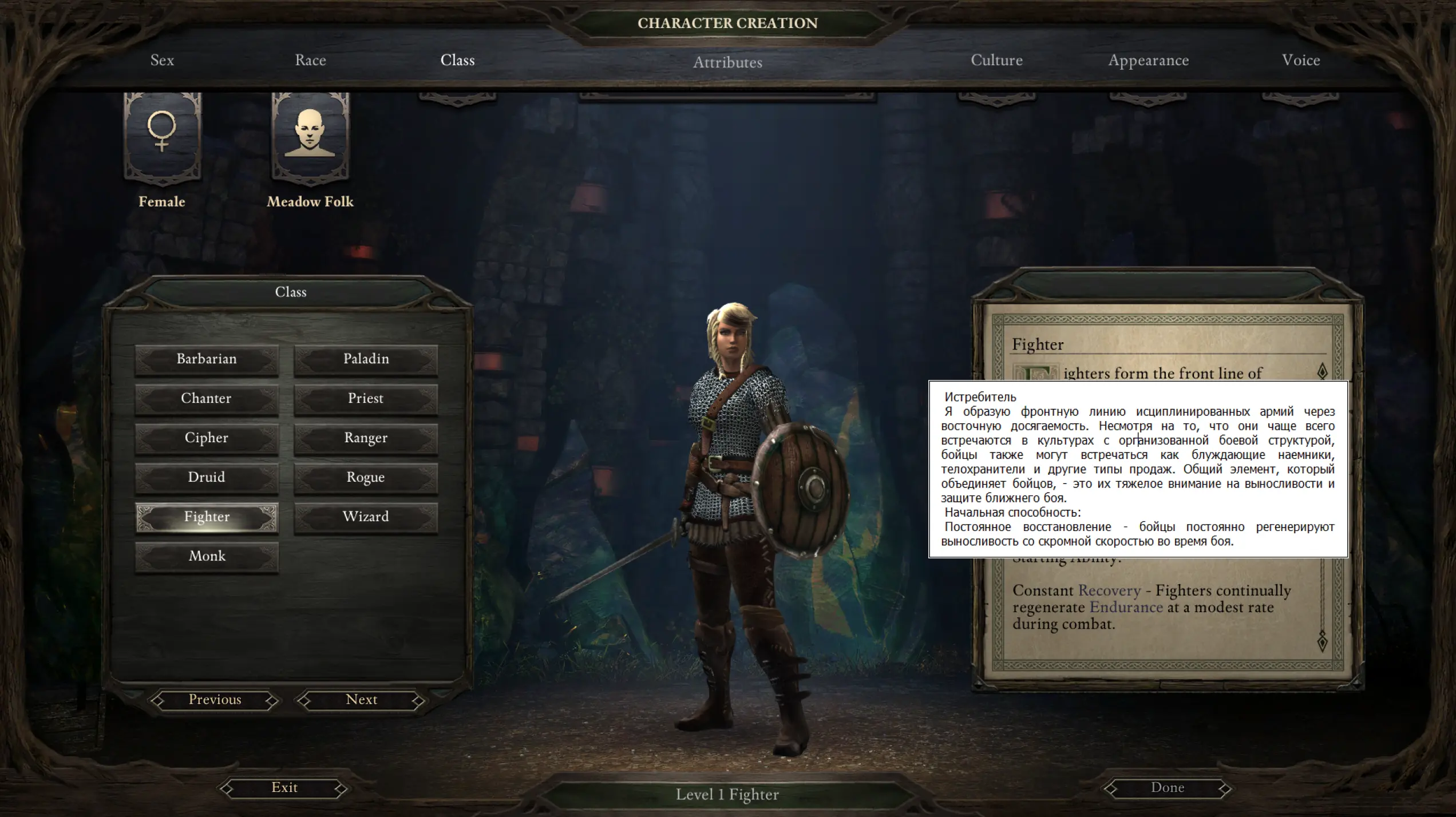The width and height of the screenshot is (1456, 817).
Task: Go back with the Previous button
Action: pos(215,700)
